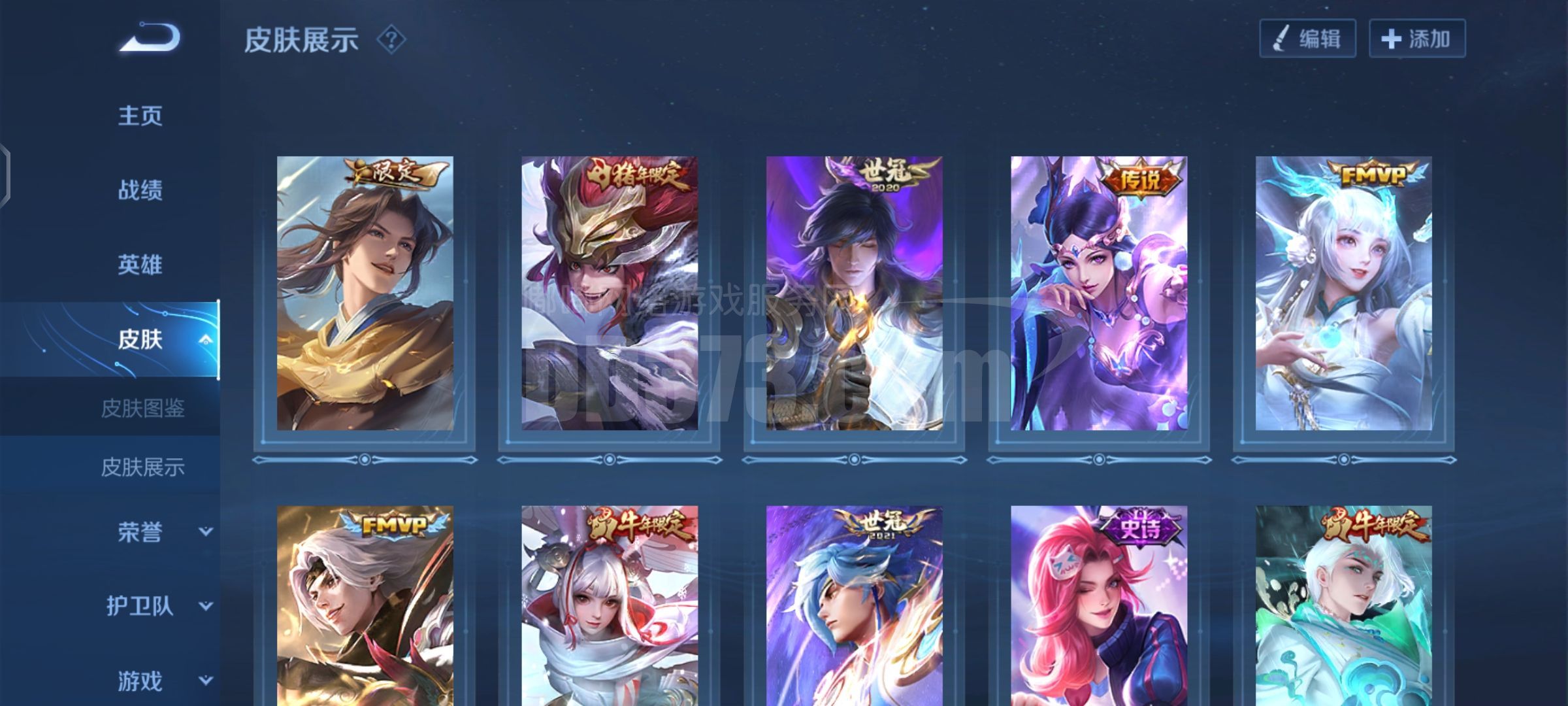This screenshot has width=1568, height=706.
Task: Open the 主页 menu entry
Action: pyautogui.click(x=140, y=116)
